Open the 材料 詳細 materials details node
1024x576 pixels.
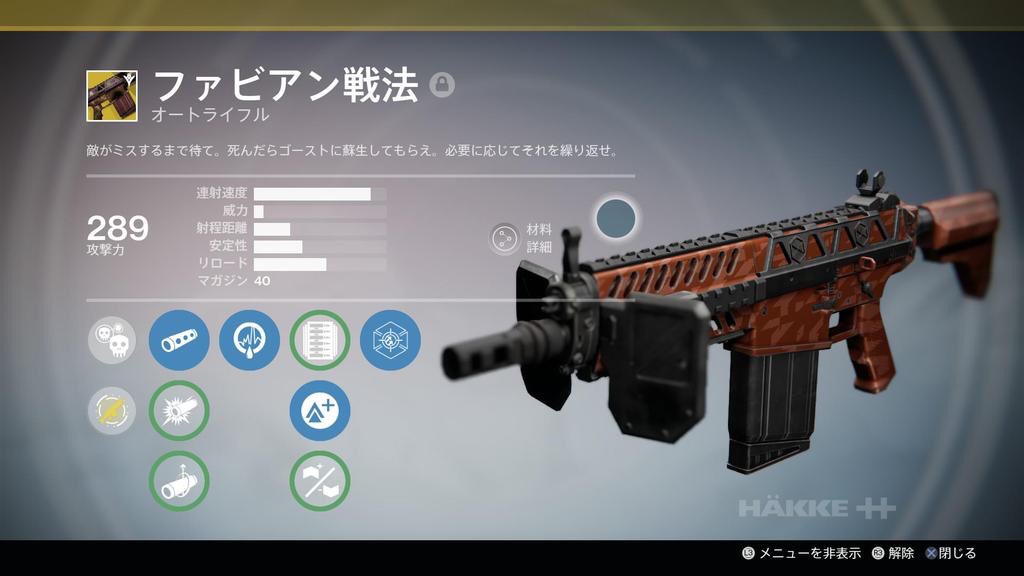point(505,238)
